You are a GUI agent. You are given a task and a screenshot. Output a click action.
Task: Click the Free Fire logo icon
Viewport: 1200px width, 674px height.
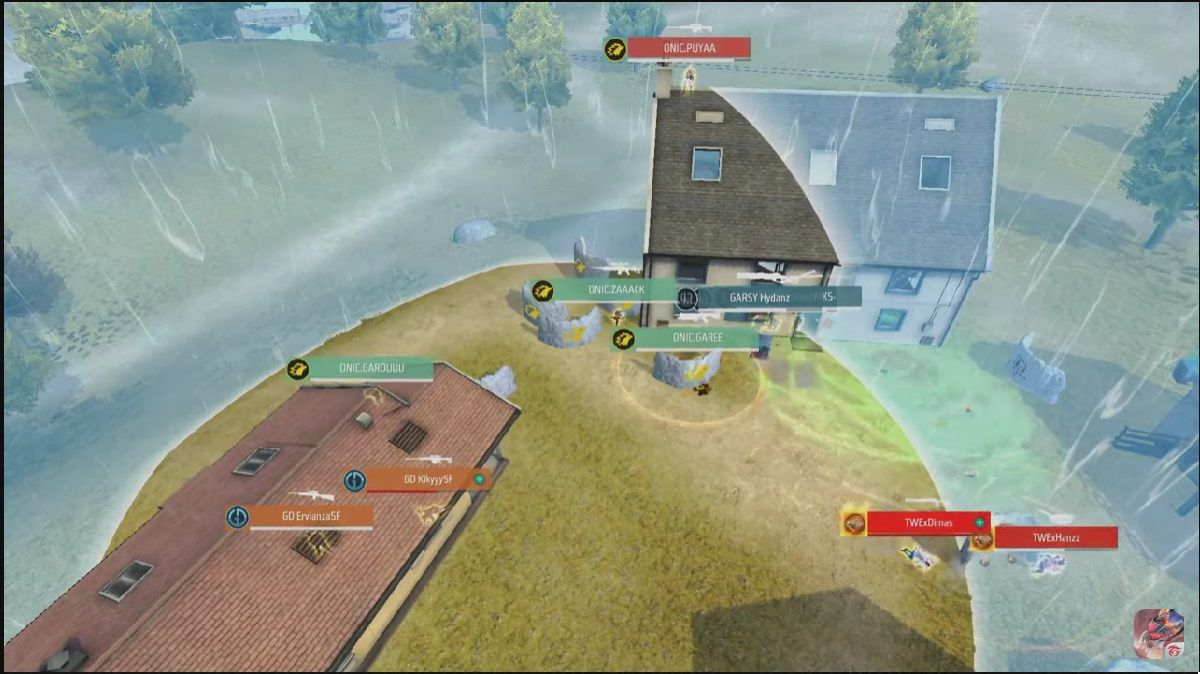click(1158, 633)
